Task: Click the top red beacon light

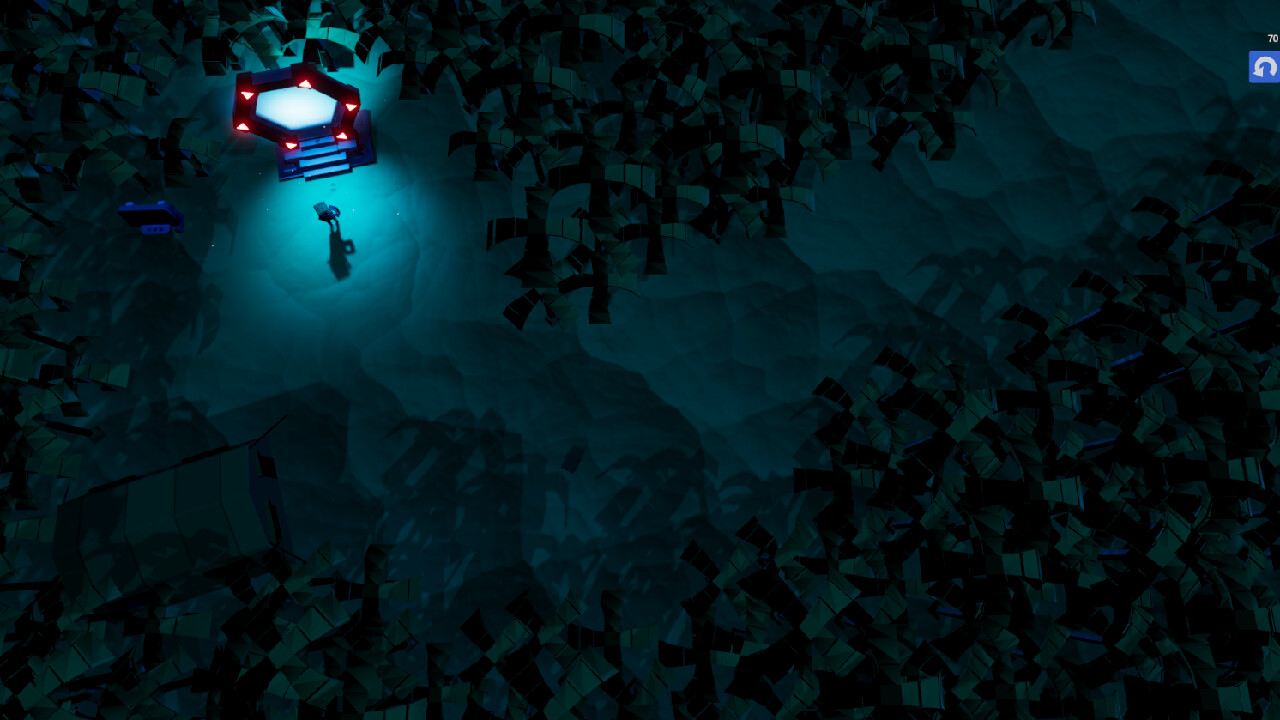Action: coord(305,82)
